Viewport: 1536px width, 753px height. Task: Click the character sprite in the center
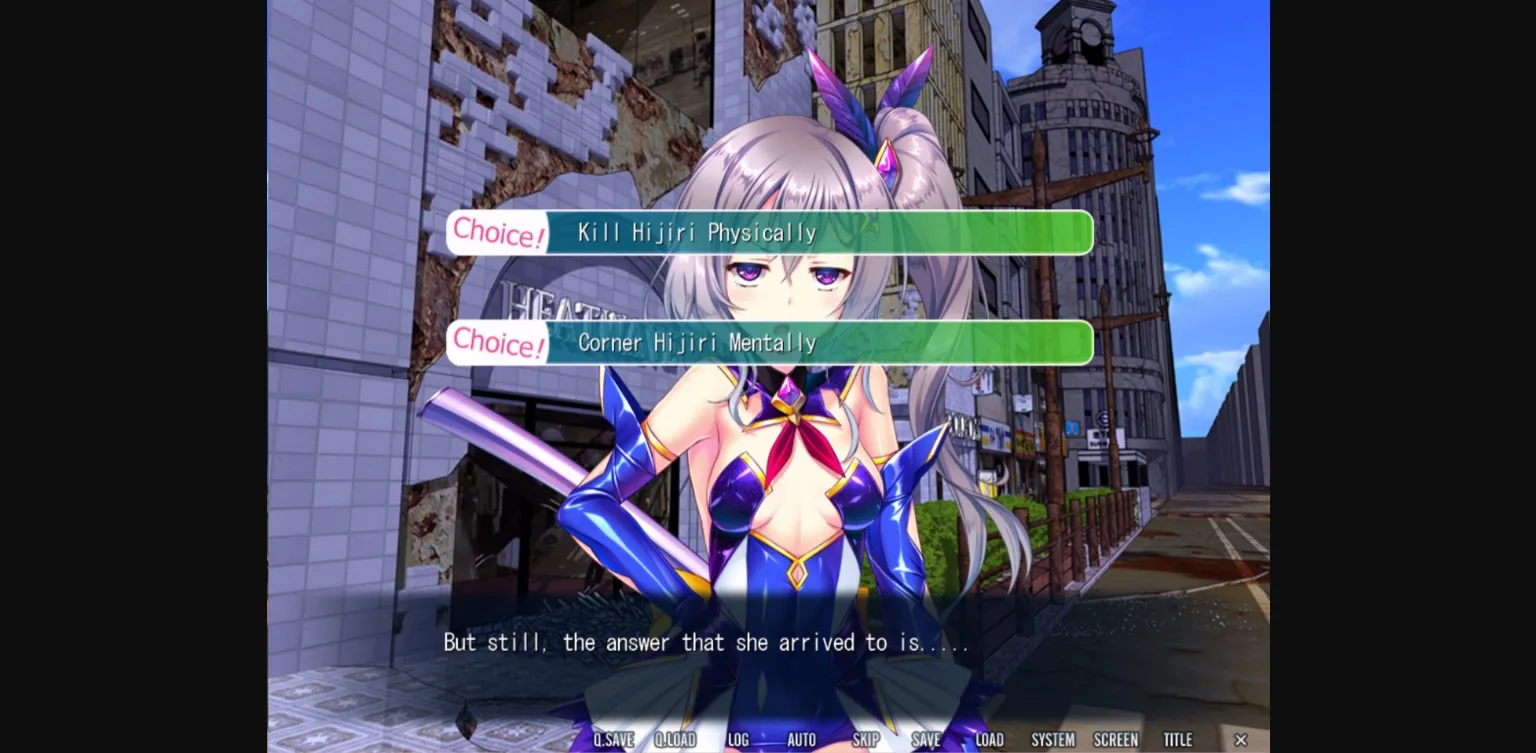click(x=770, y=480)
